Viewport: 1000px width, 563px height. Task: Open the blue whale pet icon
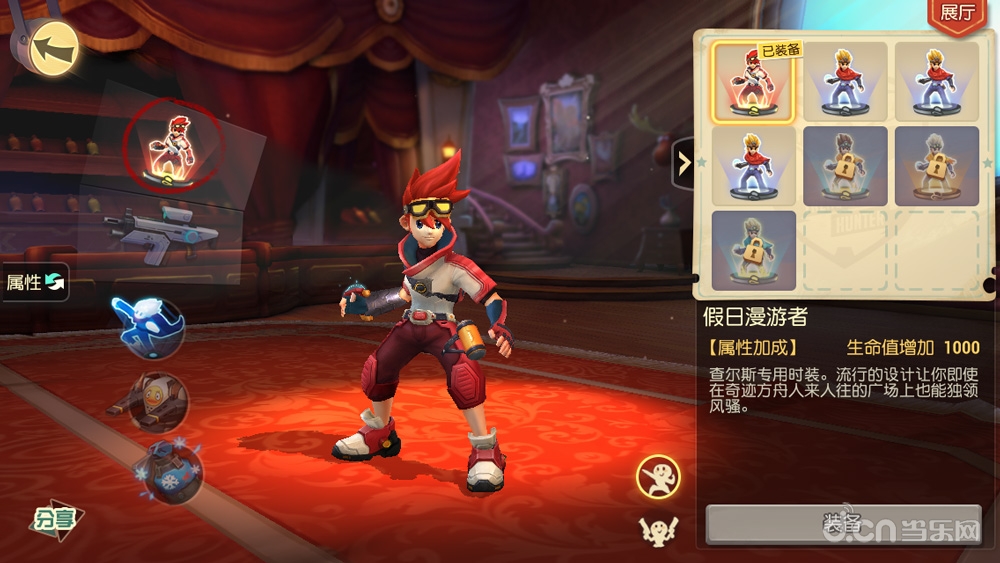pos(148,326)
